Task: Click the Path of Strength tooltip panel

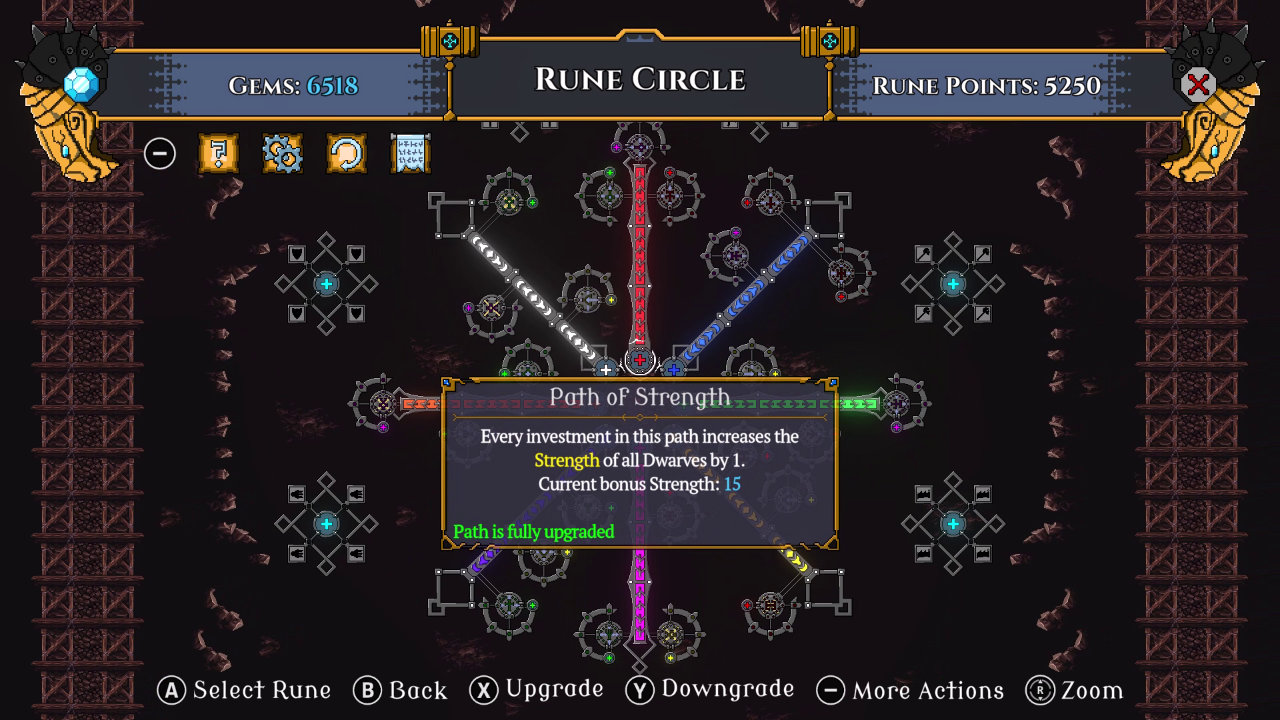Action: (x=640, y=460)
